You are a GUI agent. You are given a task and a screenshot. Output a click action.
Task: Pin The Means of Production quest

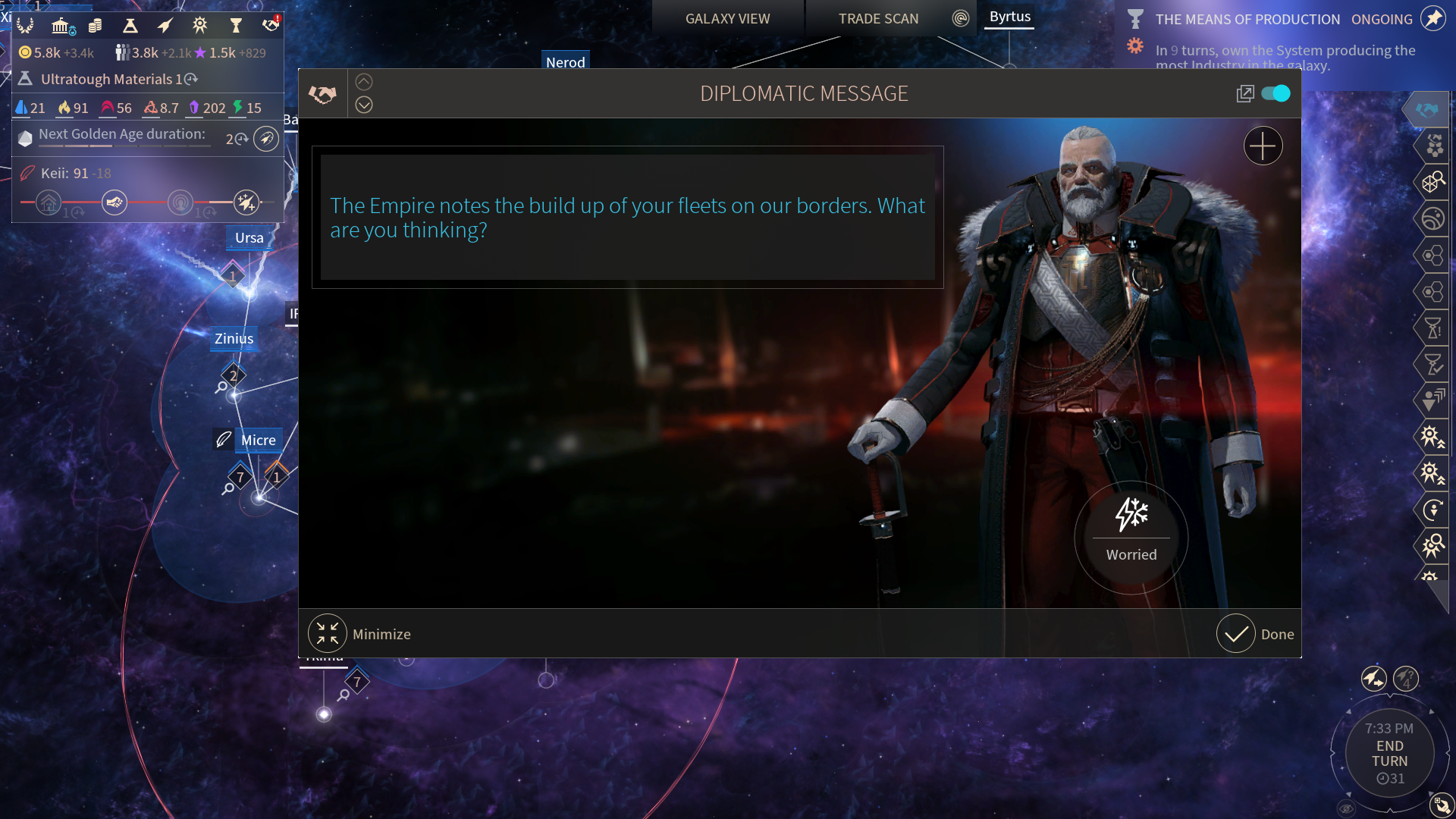pyautogui.click(x=1433, y=19)
